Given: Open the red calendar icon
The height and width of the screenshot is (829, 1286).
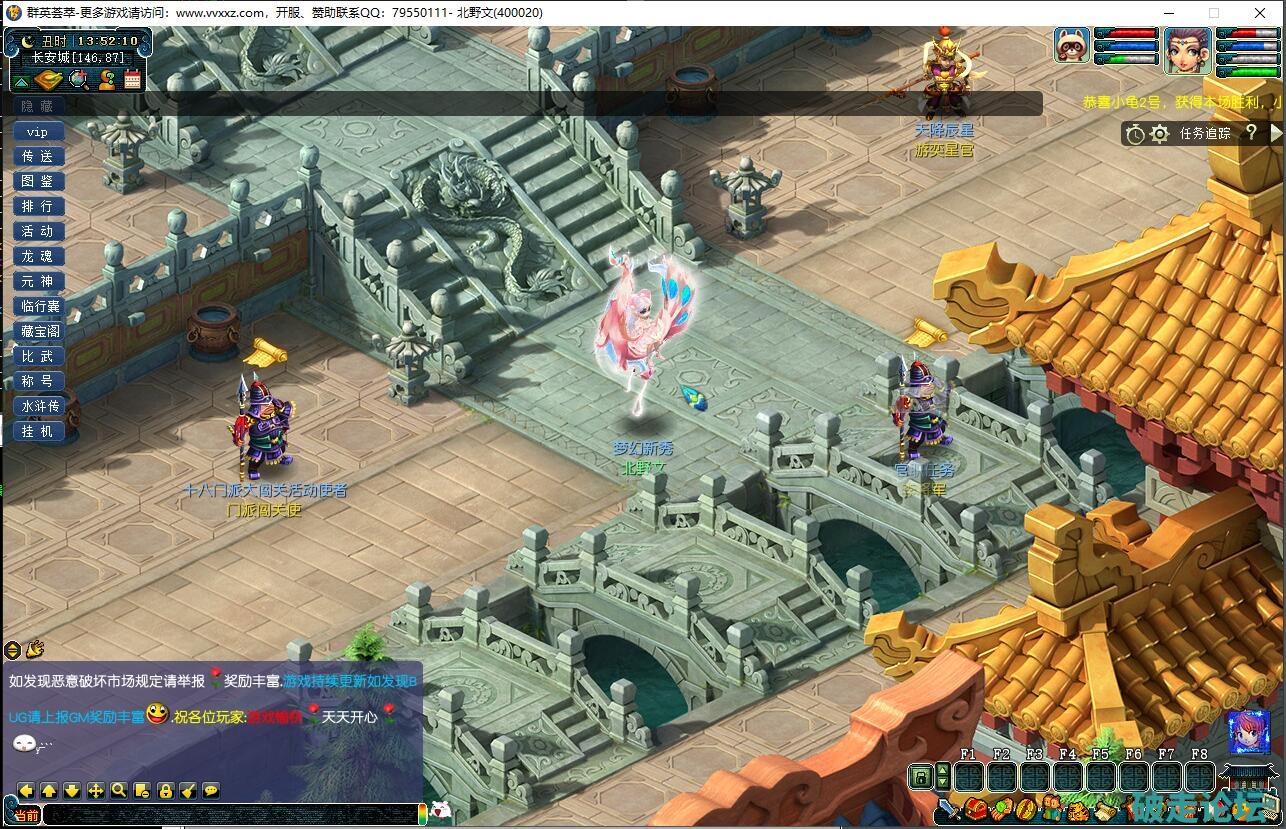Looking at the screenshot, I should [x=132, y=80].
